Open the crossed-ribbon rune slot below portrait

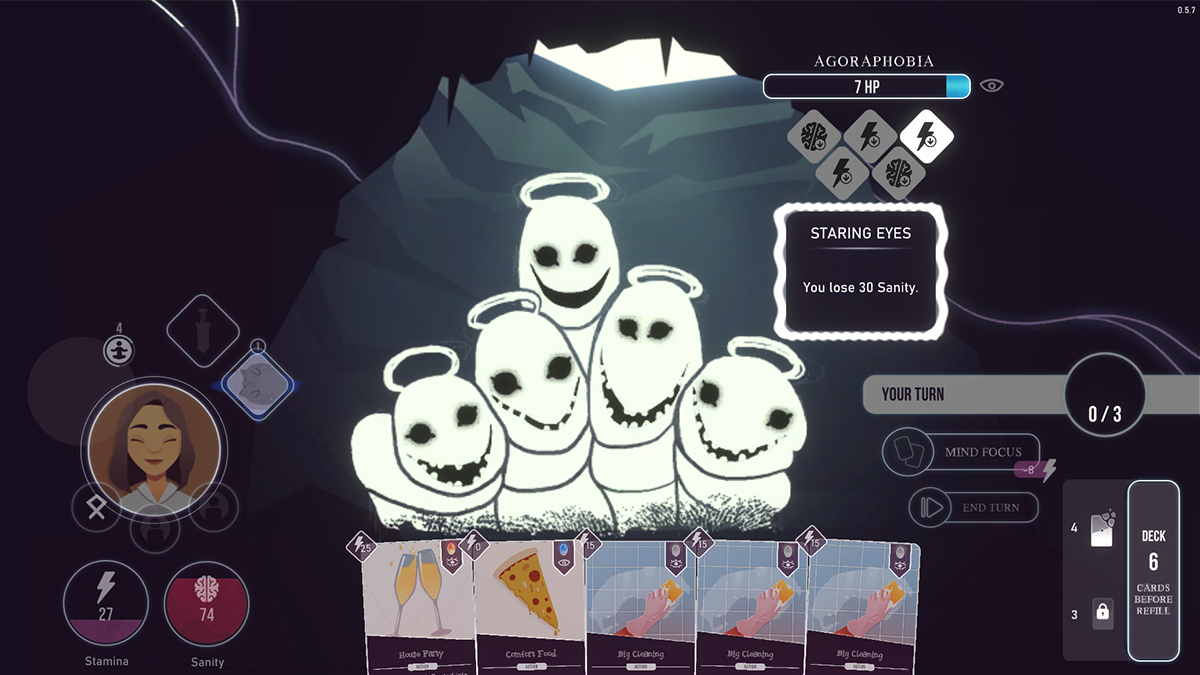[97, 507]
